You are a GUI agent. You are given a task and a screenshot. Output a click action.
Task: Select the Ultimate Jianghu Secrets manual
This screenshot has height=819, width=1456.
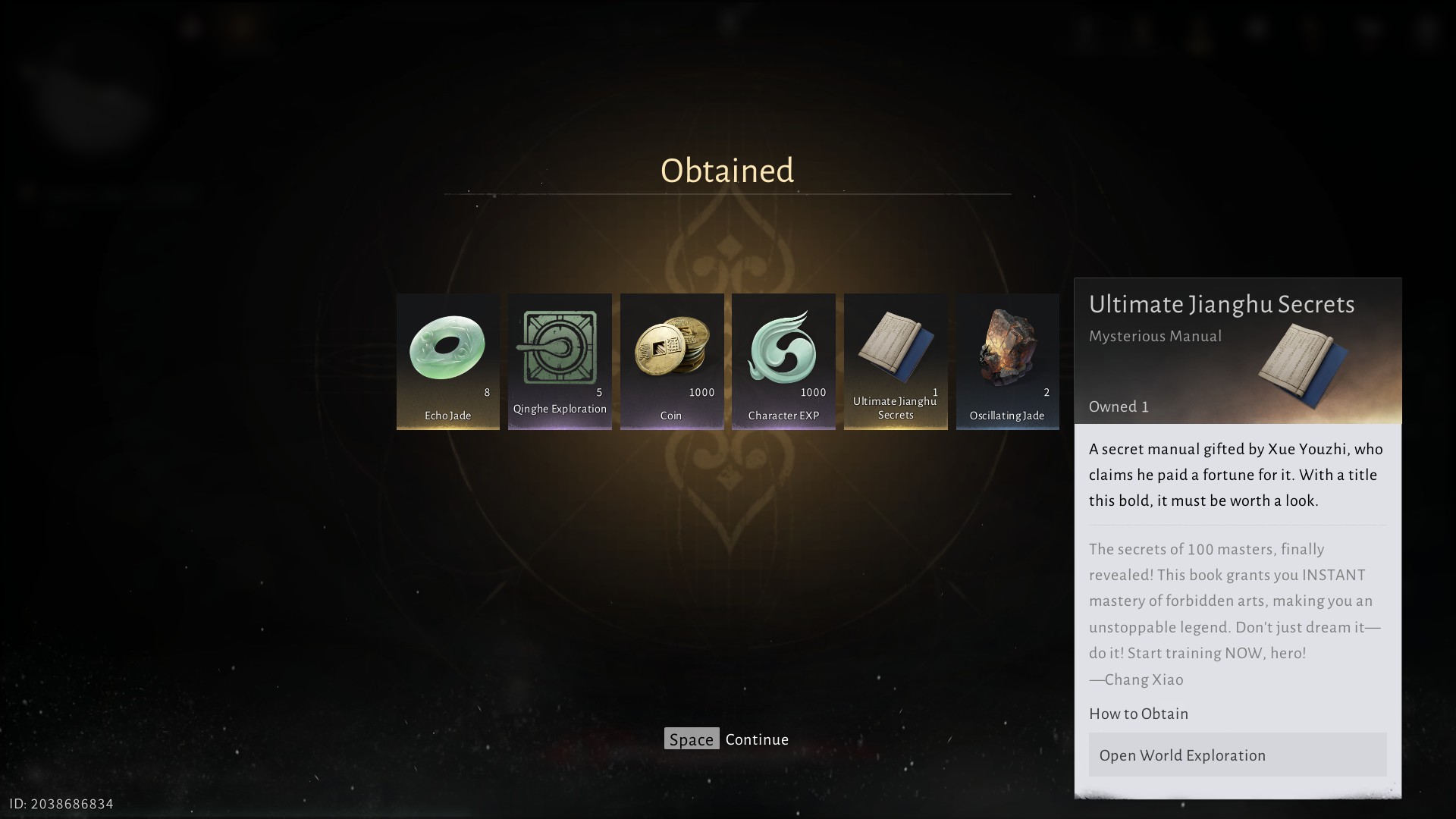click(x=896, y=361)
